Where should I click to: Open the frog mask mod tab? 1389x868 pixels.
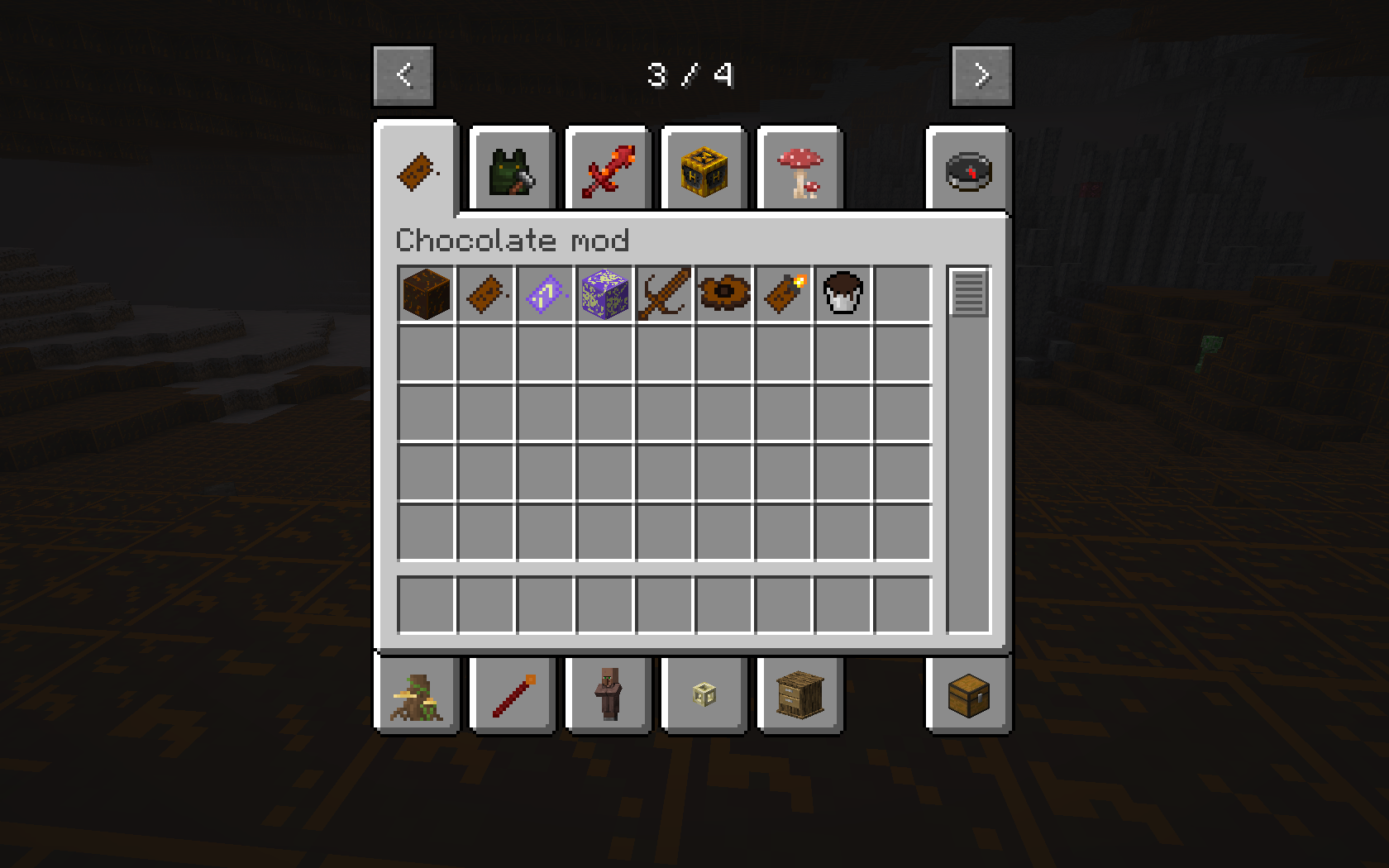511,169
